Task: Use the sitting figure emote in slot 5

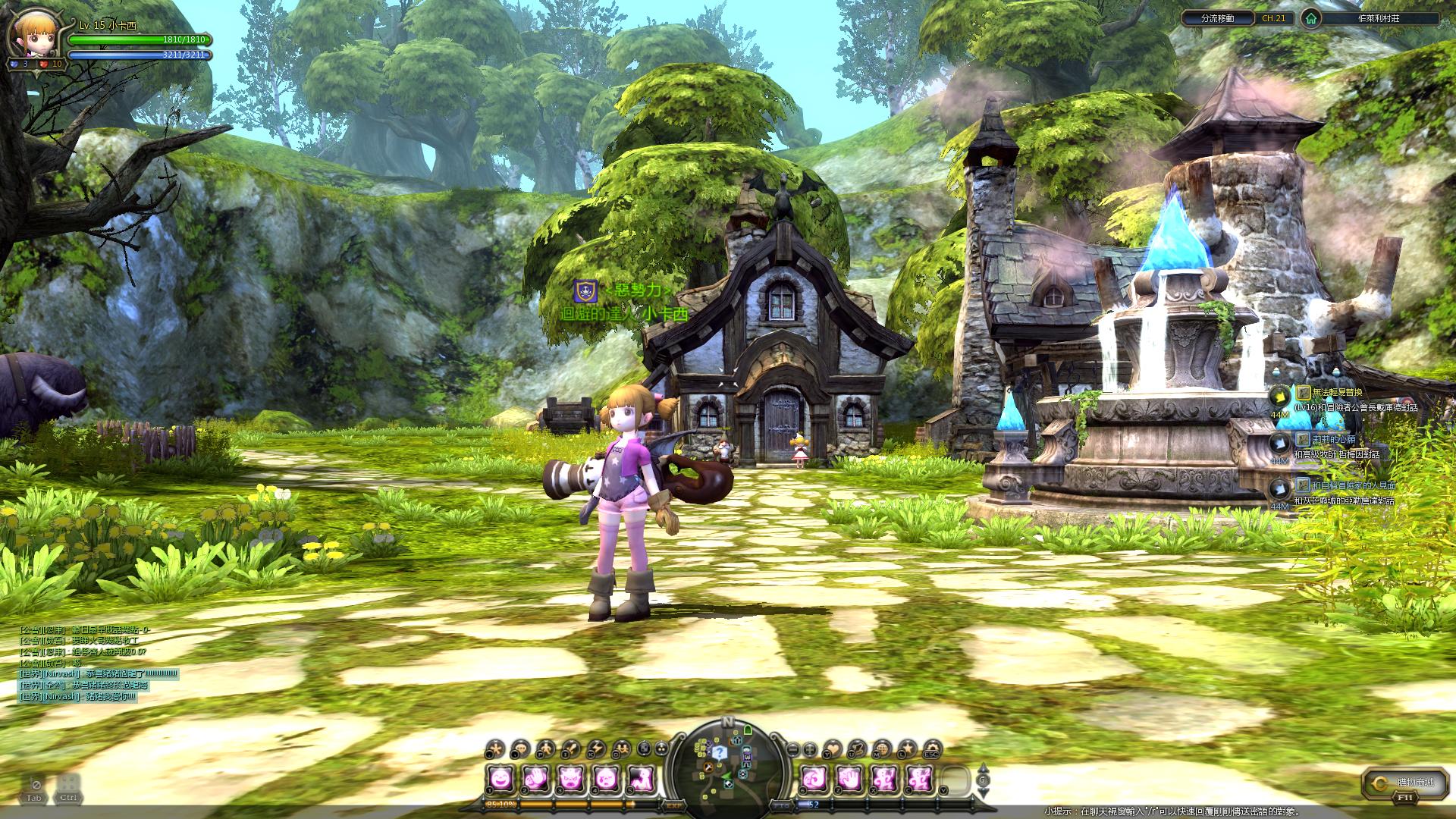Action: (x=641, y=777)
